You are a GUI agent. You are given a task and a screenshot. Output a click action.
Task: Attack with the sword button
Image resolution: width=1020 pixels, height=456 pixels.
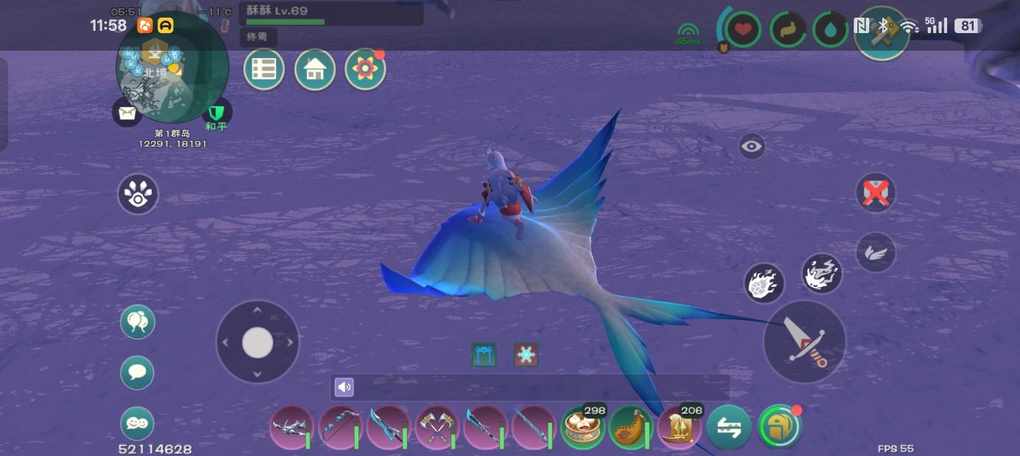[x=804, y=341]
